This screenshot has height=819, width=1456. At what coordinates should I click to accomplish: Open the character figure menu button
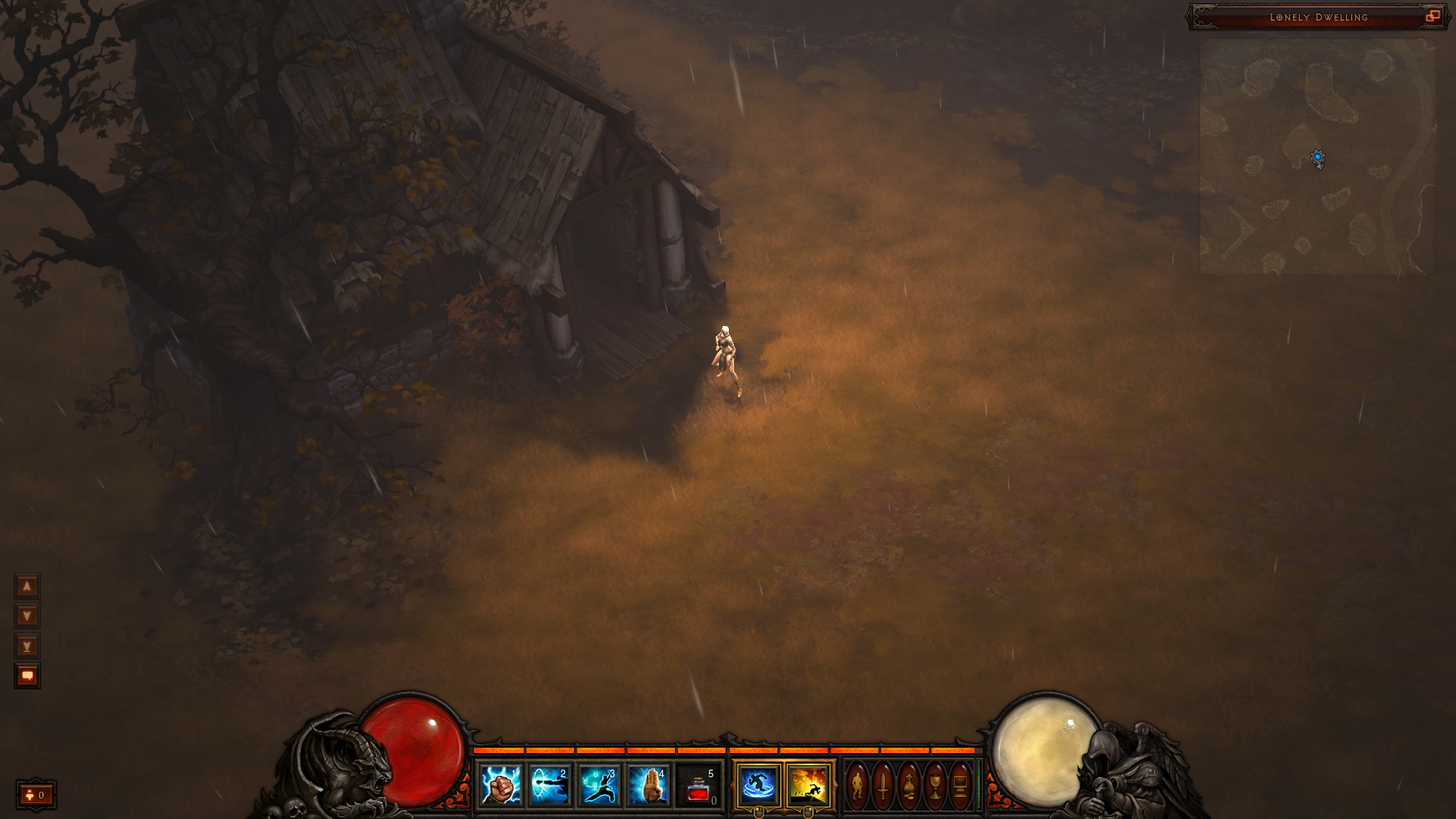pos(858,786)
